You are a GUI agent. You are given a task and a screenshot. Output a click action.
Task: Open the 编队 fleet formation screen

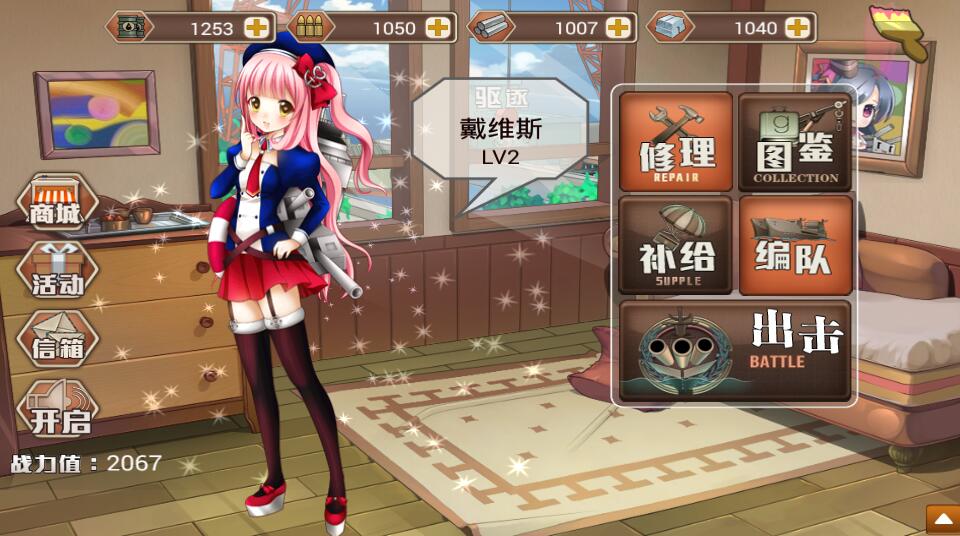(795, 245)
